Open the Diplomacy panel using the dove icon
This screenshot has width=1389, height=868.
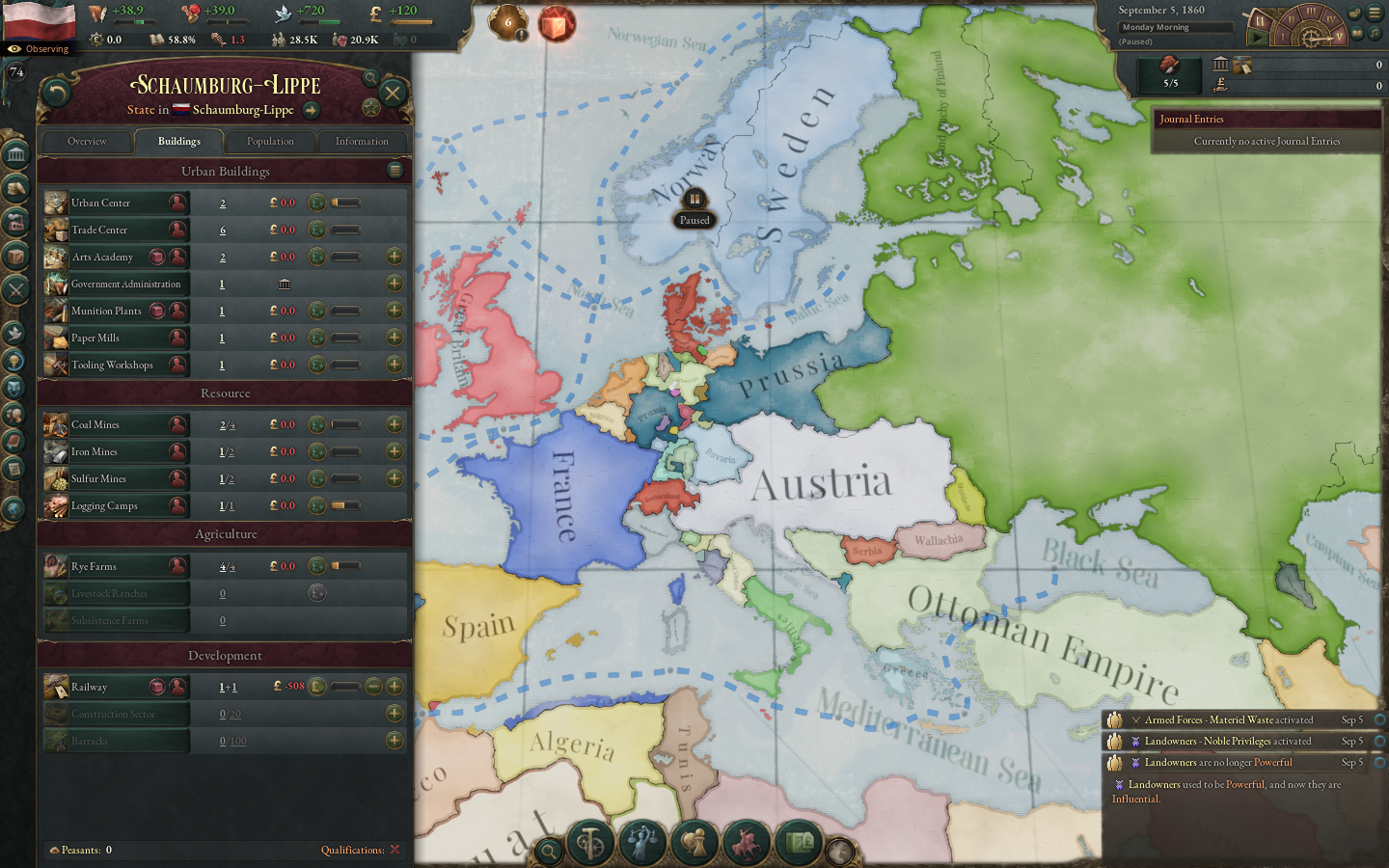pyautogui.click(x=15, y=332)
